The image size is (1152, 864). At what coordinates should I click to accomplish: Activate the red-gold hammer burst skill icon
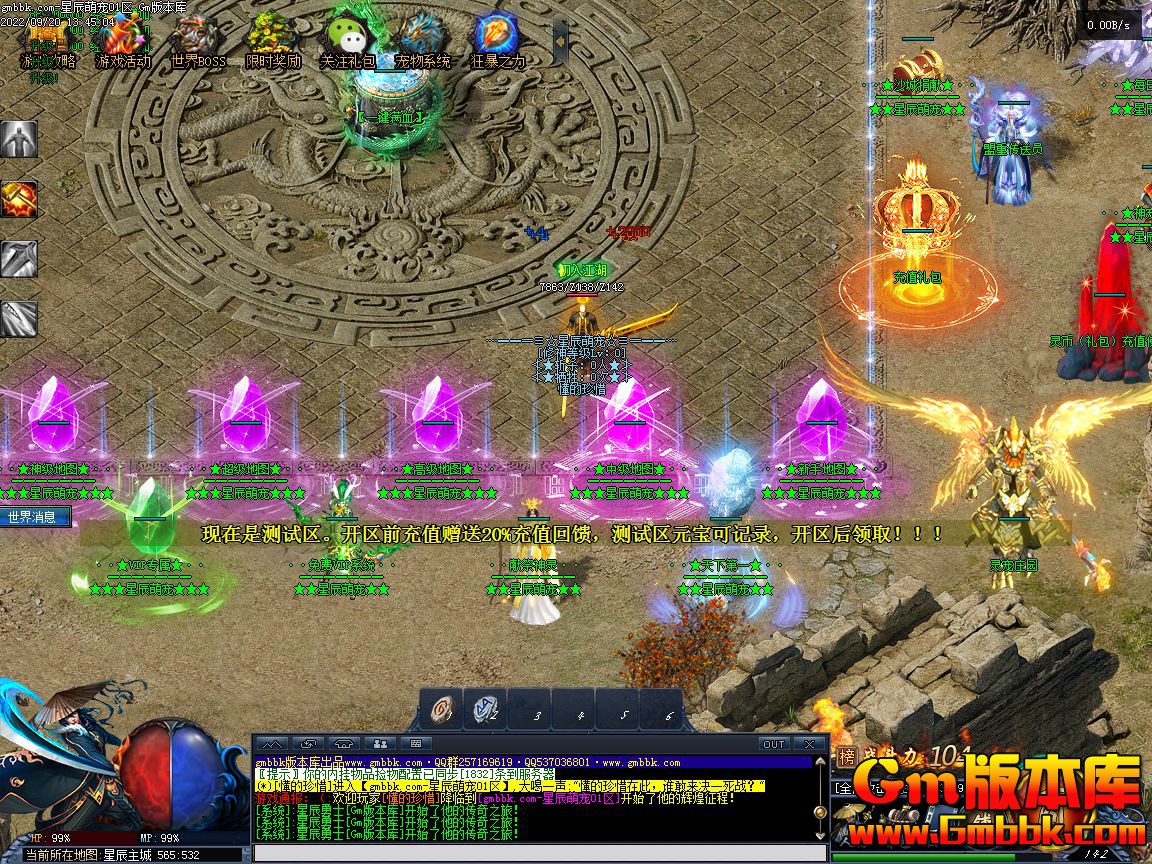tap(19, 199)
